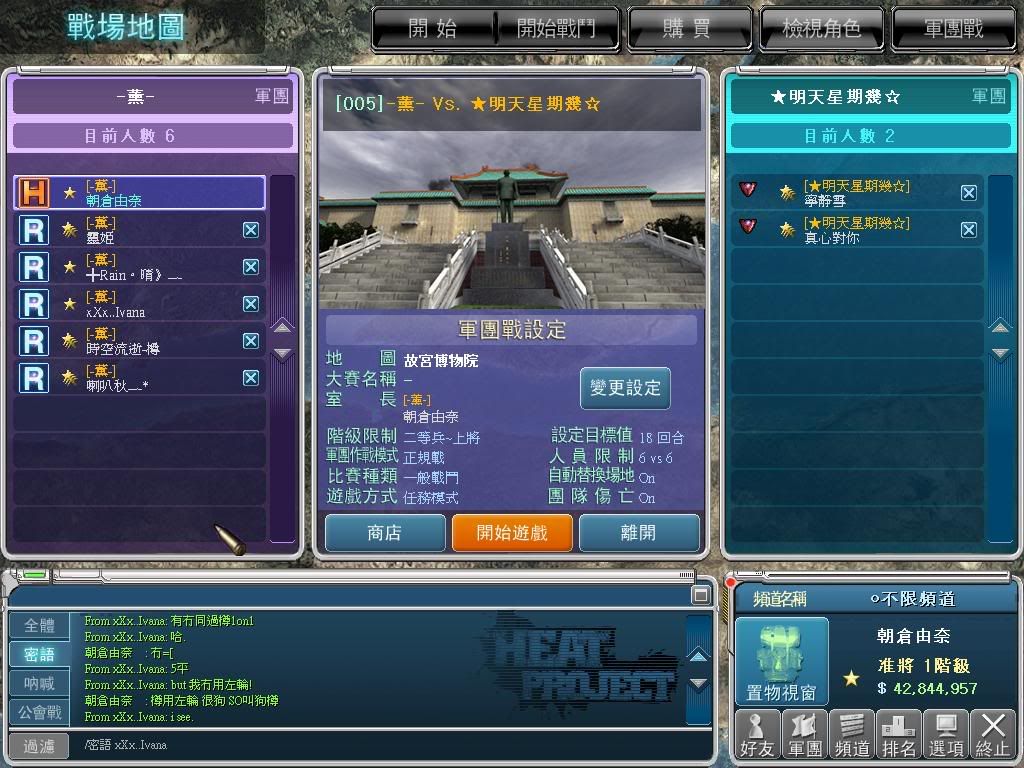Open the 商店 shop
The width and height of the screenshot is (1024, 768).
[384, 533]
